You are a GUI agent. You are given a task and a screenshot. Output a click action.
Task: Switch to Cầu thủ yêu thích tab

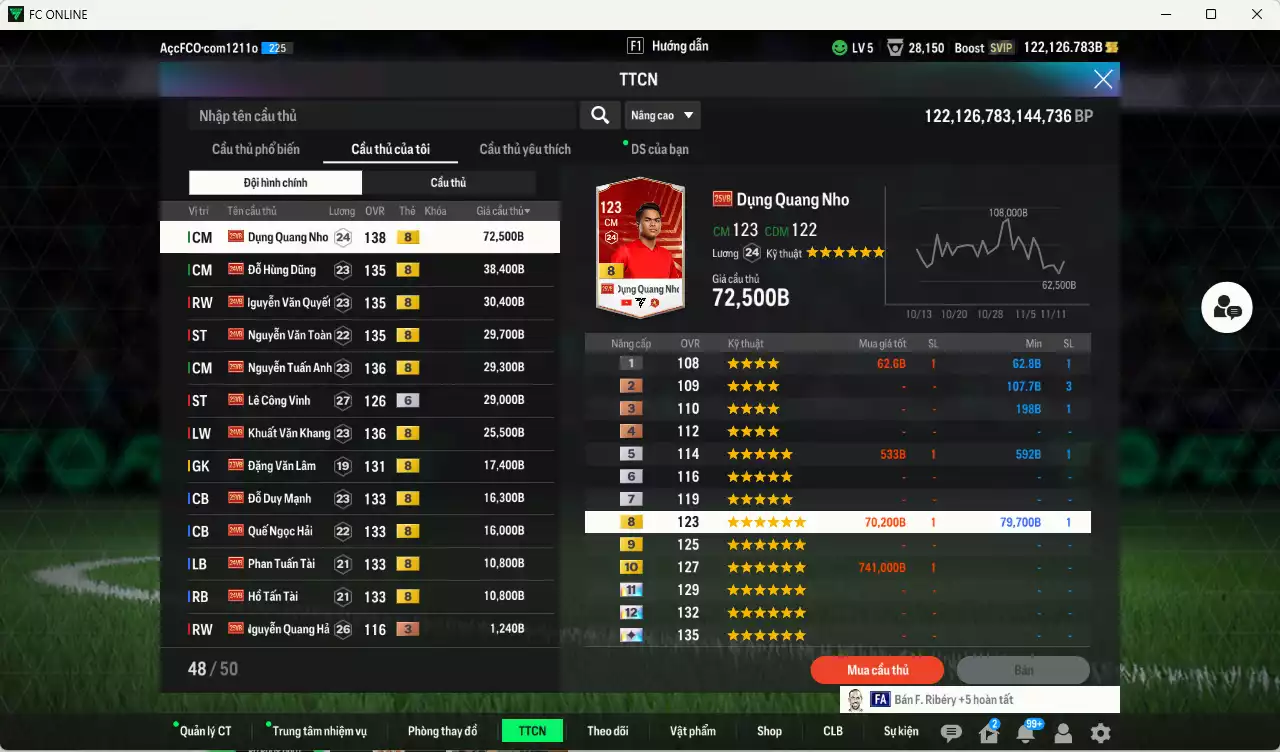(525, 150)
